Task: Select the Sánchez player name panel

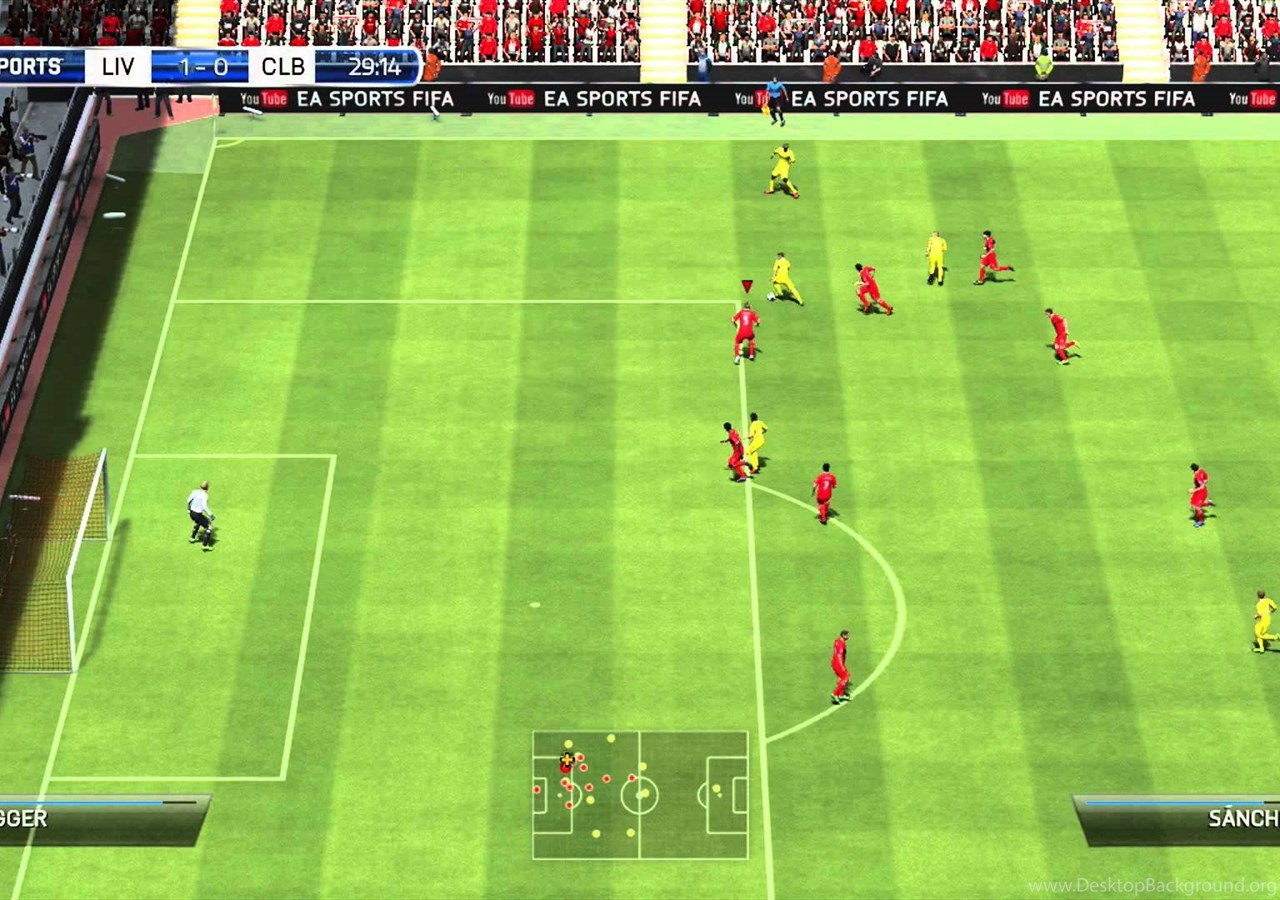Action: 1180,818
